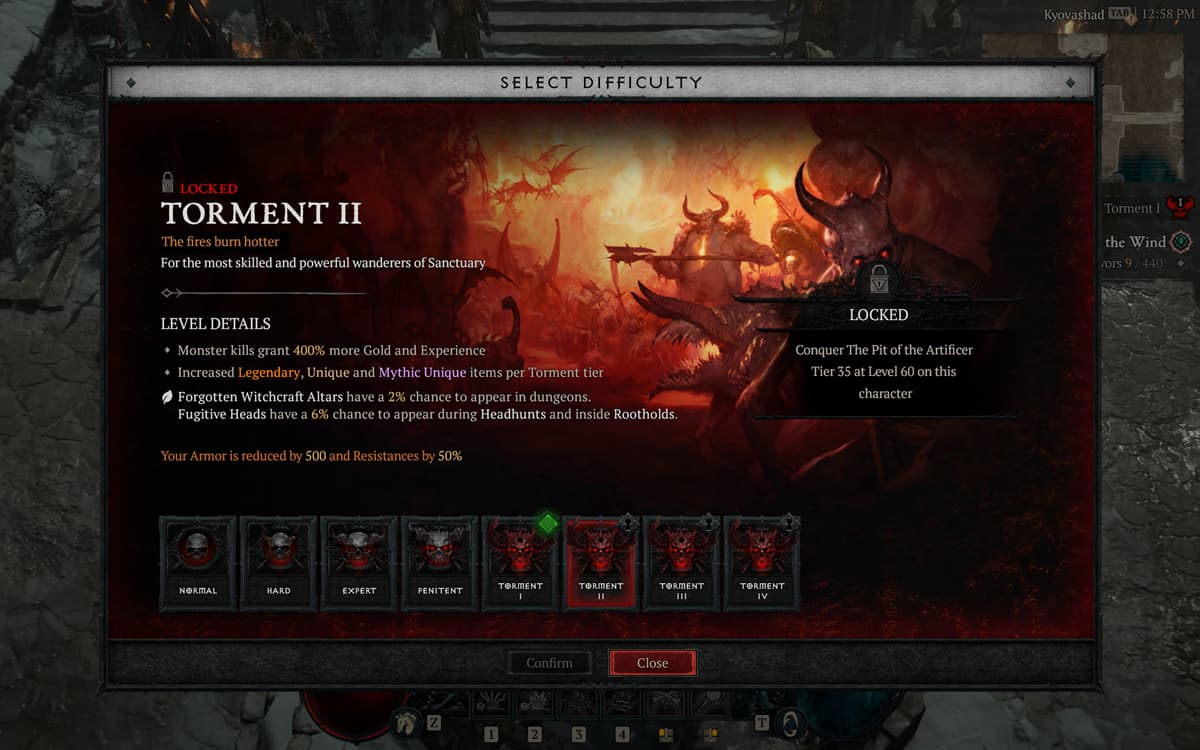Select the Normal difficulty tile
The height and width of the screenshot is (750, 1200).
pyautogui.click(x=198, y=563)
